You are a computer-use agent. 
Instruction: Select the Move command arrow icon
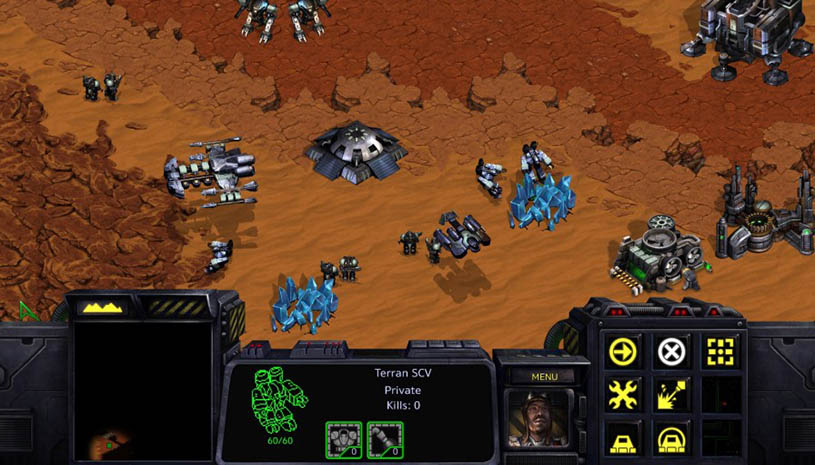click(623, 352)
